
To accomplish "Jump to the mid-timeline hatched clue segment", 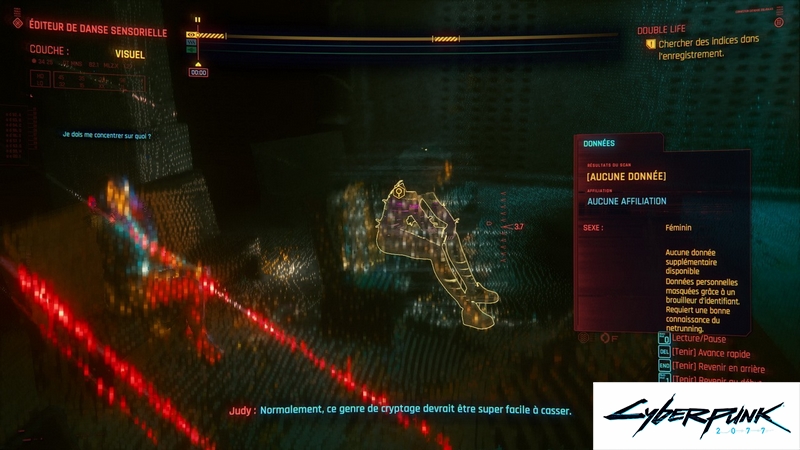I will click(x=445, y=39).
